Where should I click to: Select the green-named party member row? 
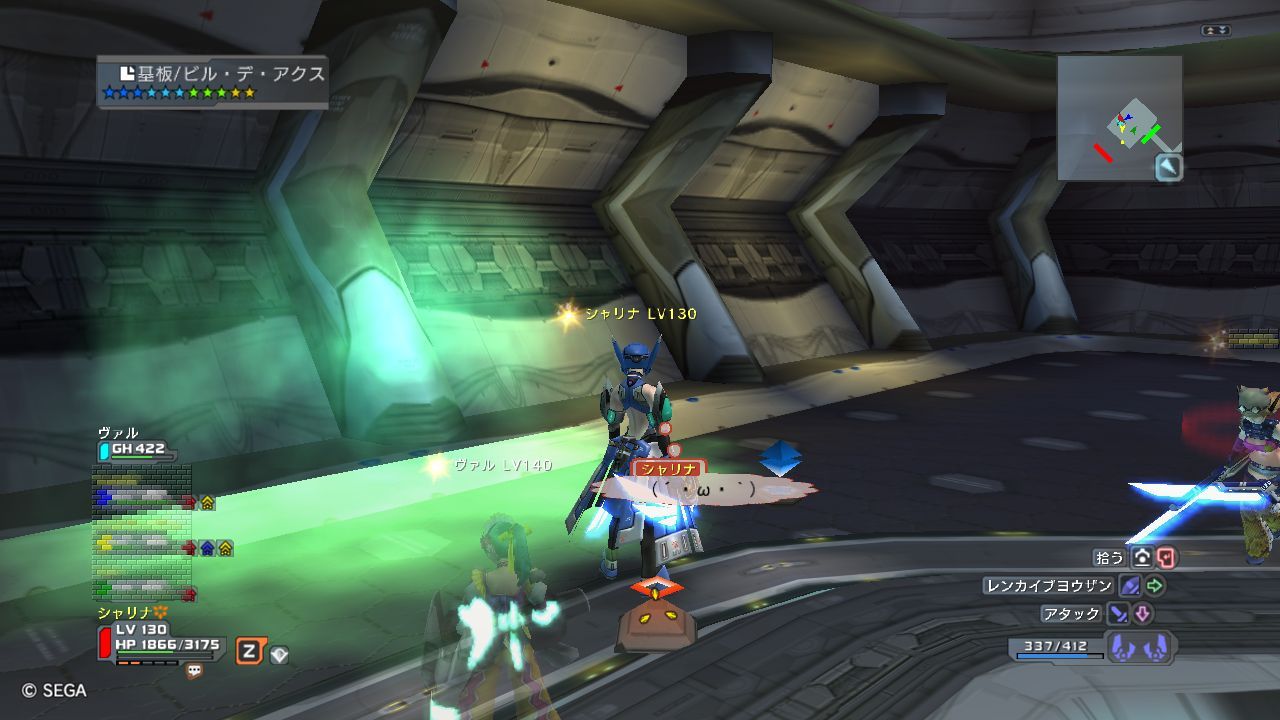click(x=141, y=589)
